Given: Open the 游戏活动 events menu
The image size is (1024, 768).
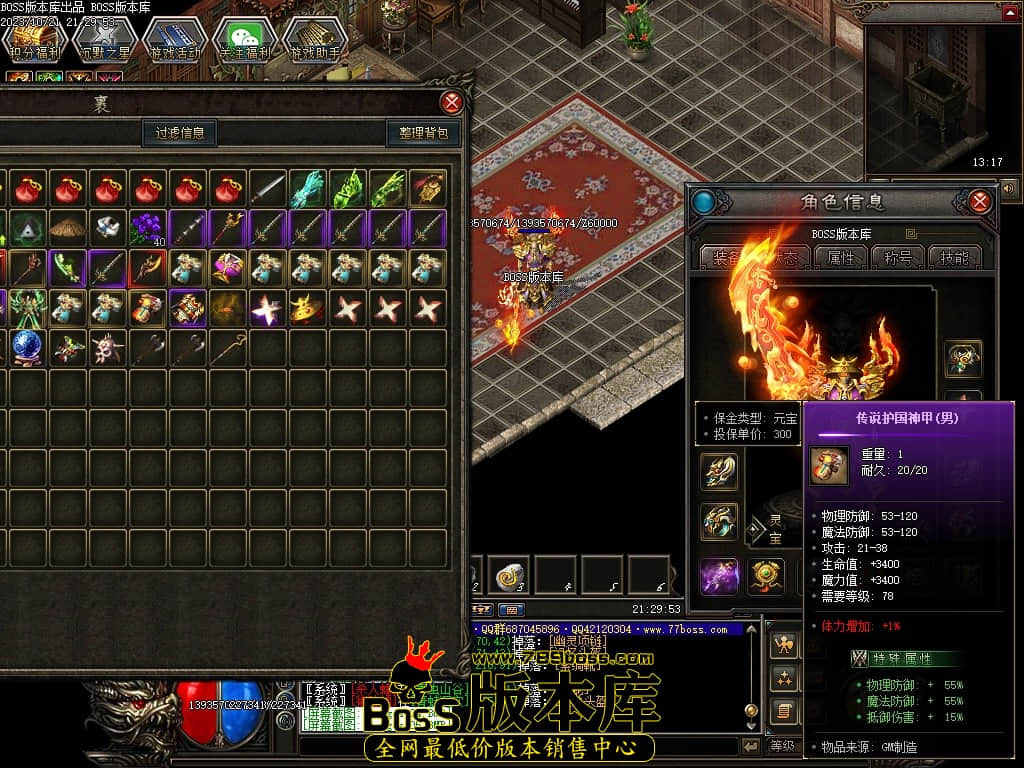Looking at the screenshot, I should tap(174, 41).
